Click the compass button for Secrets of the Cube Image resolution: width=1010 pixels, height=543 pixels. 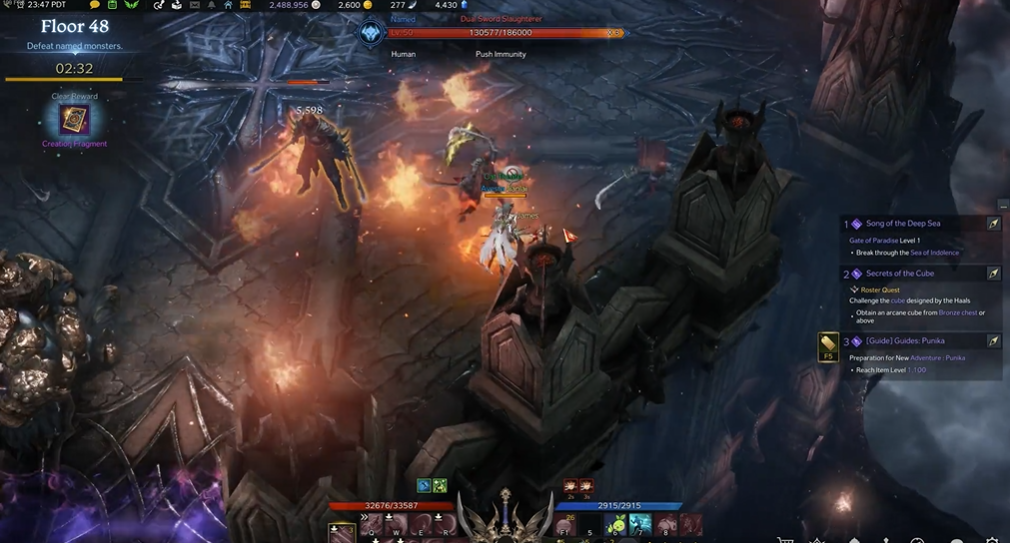pyautogui.click(x=994, y=273)
